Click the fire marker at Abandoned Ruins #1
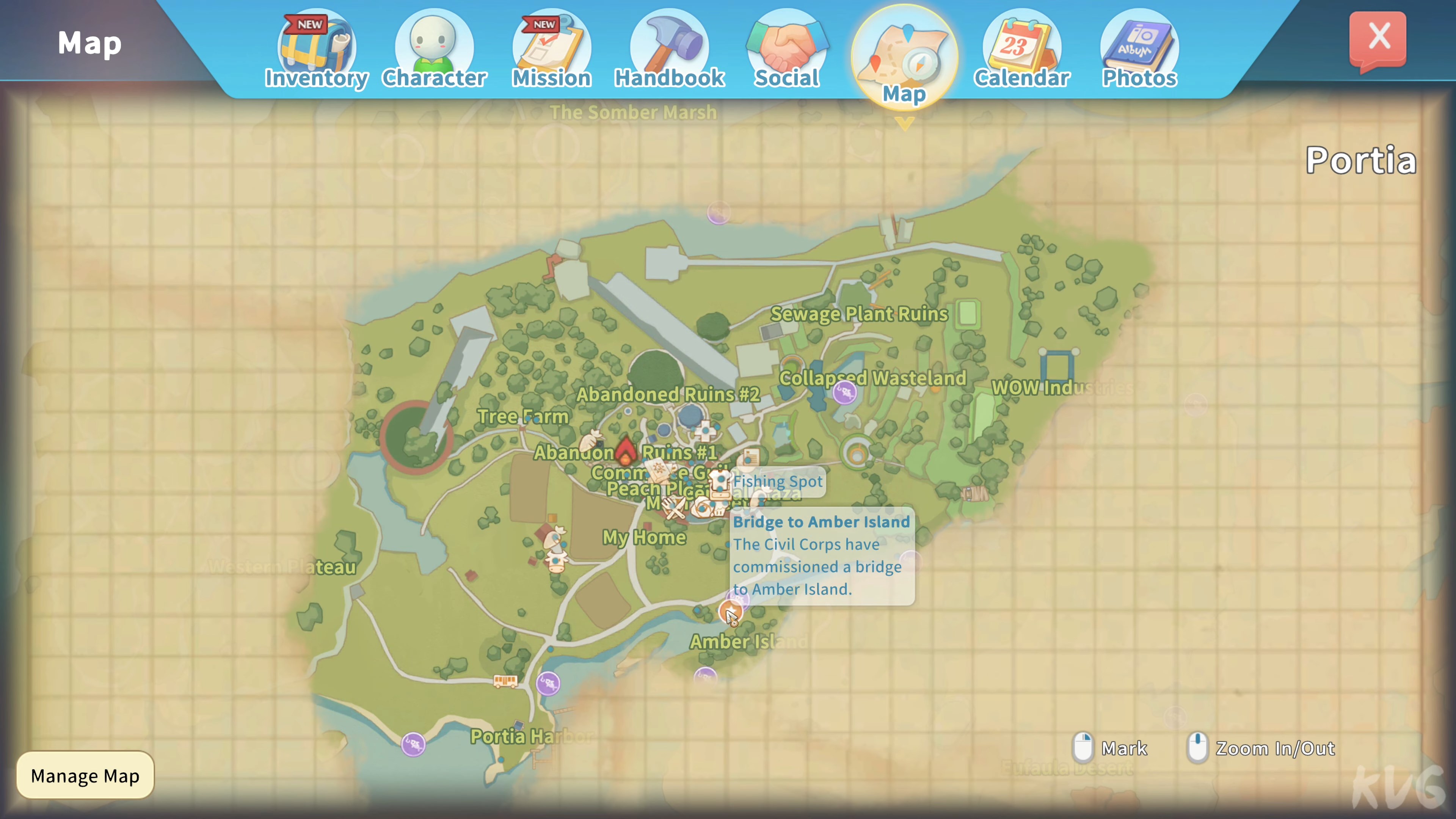Image resolution: width=1456 pixels, height=819 pixels. tap(625, 451)
